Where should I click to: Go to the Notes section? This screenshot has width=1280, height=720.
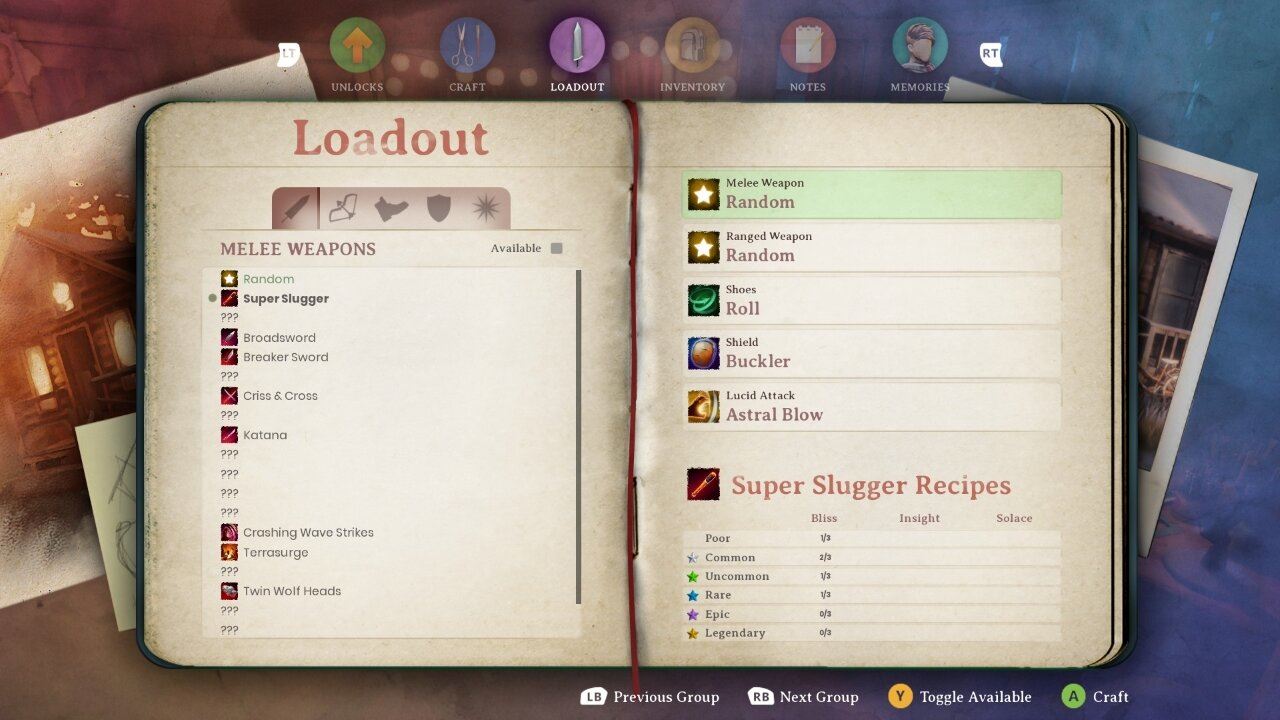(x=807, y=48)
